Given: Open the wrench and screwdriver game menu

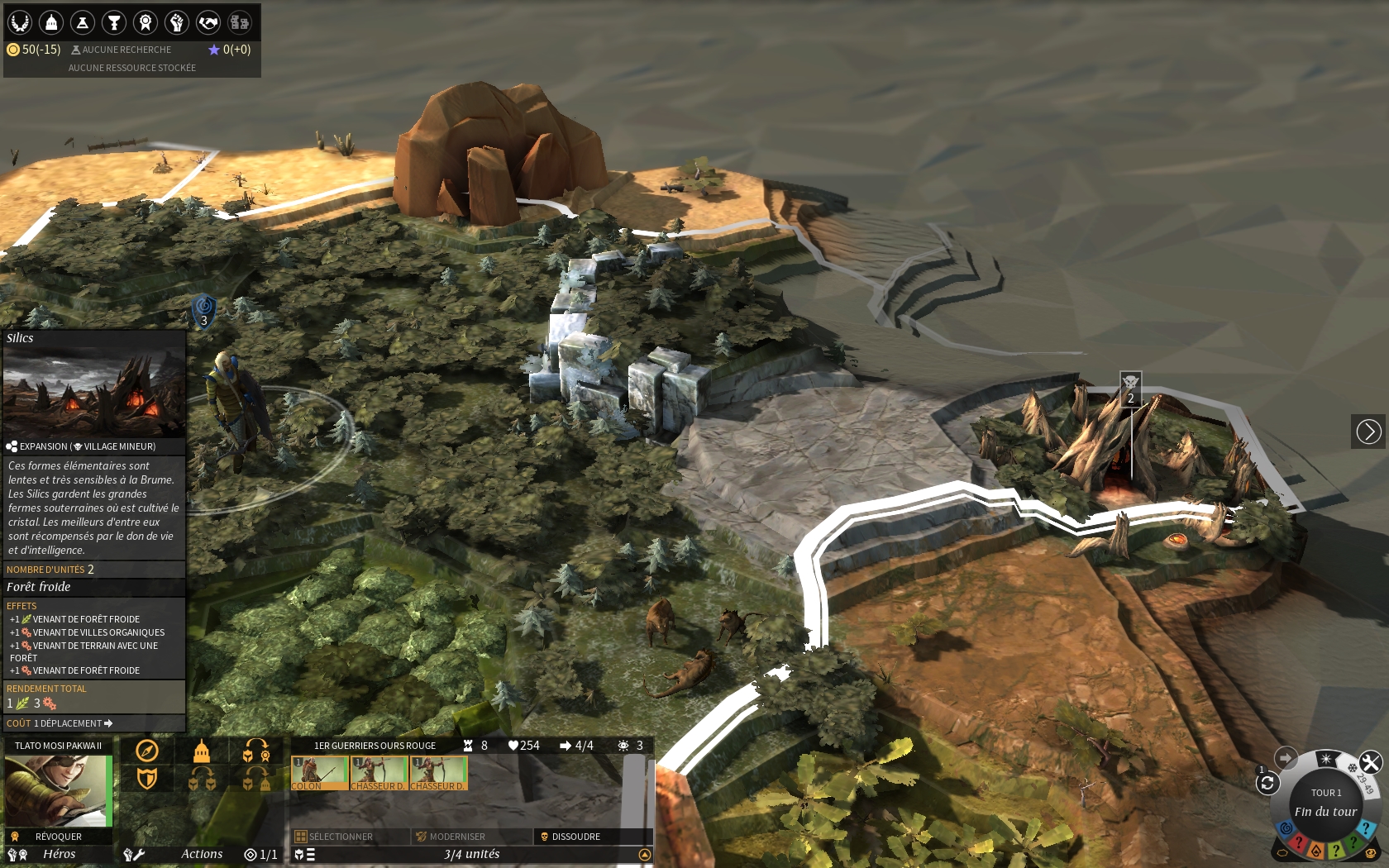Looking at the screenshot, I should 1370,761.
